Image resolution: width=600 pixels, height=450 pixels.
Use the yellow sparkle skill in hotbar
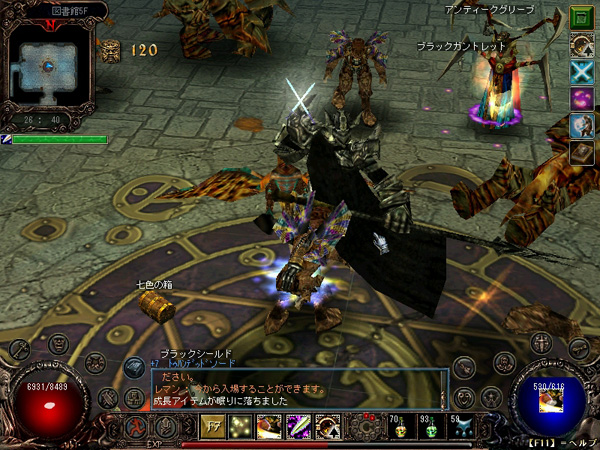[x=241, y=426]
